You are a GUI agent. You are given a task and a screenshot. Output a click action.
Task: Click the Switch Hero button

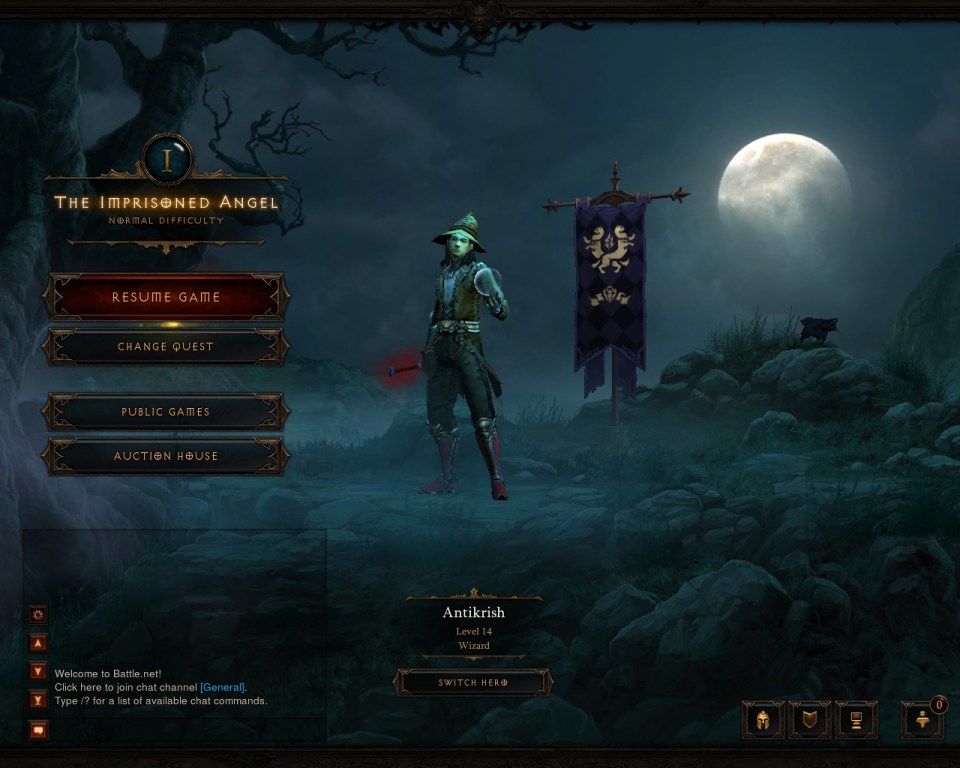pos(473,683)
